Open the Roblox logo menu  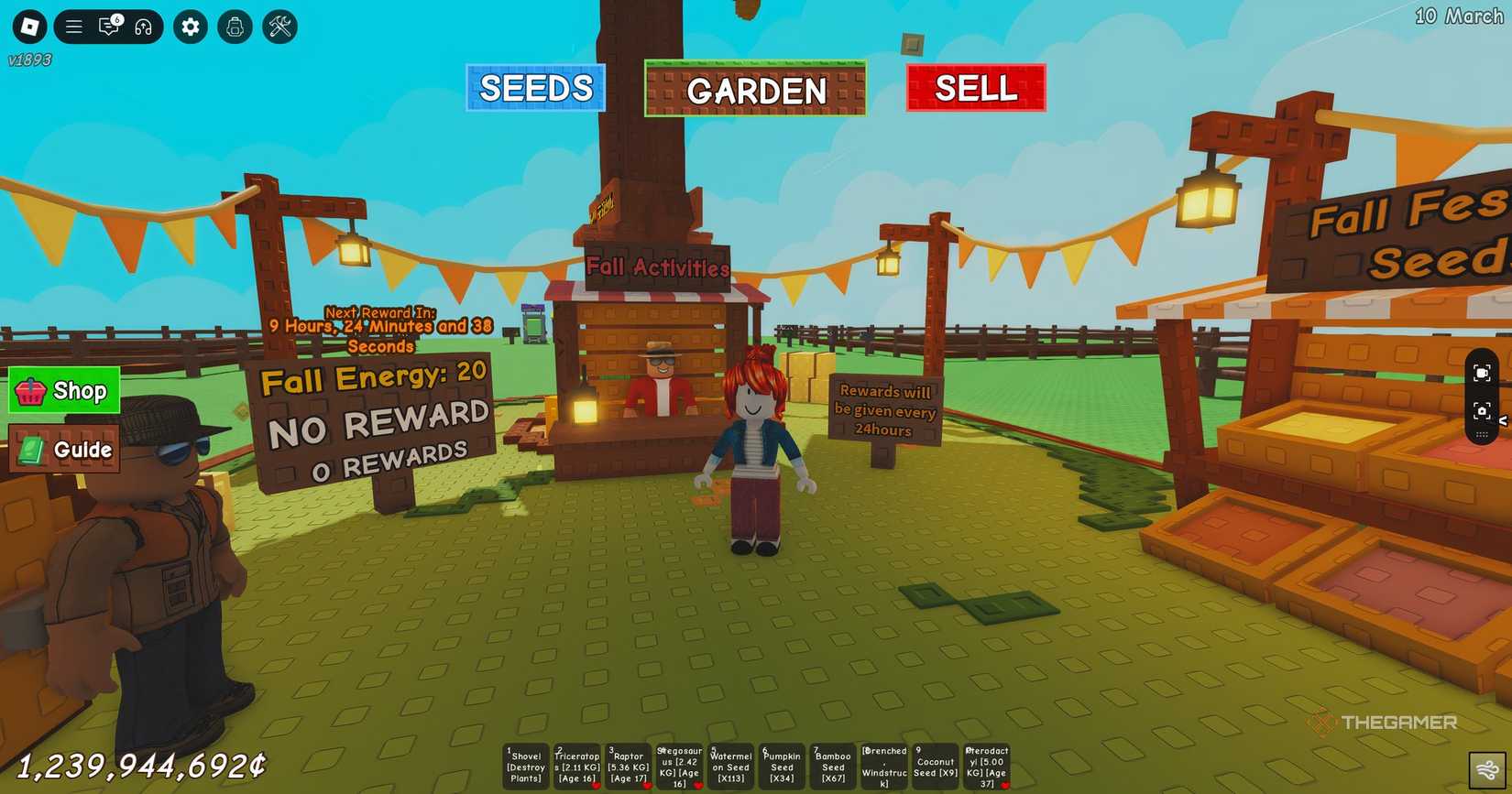tap(27, 27)
